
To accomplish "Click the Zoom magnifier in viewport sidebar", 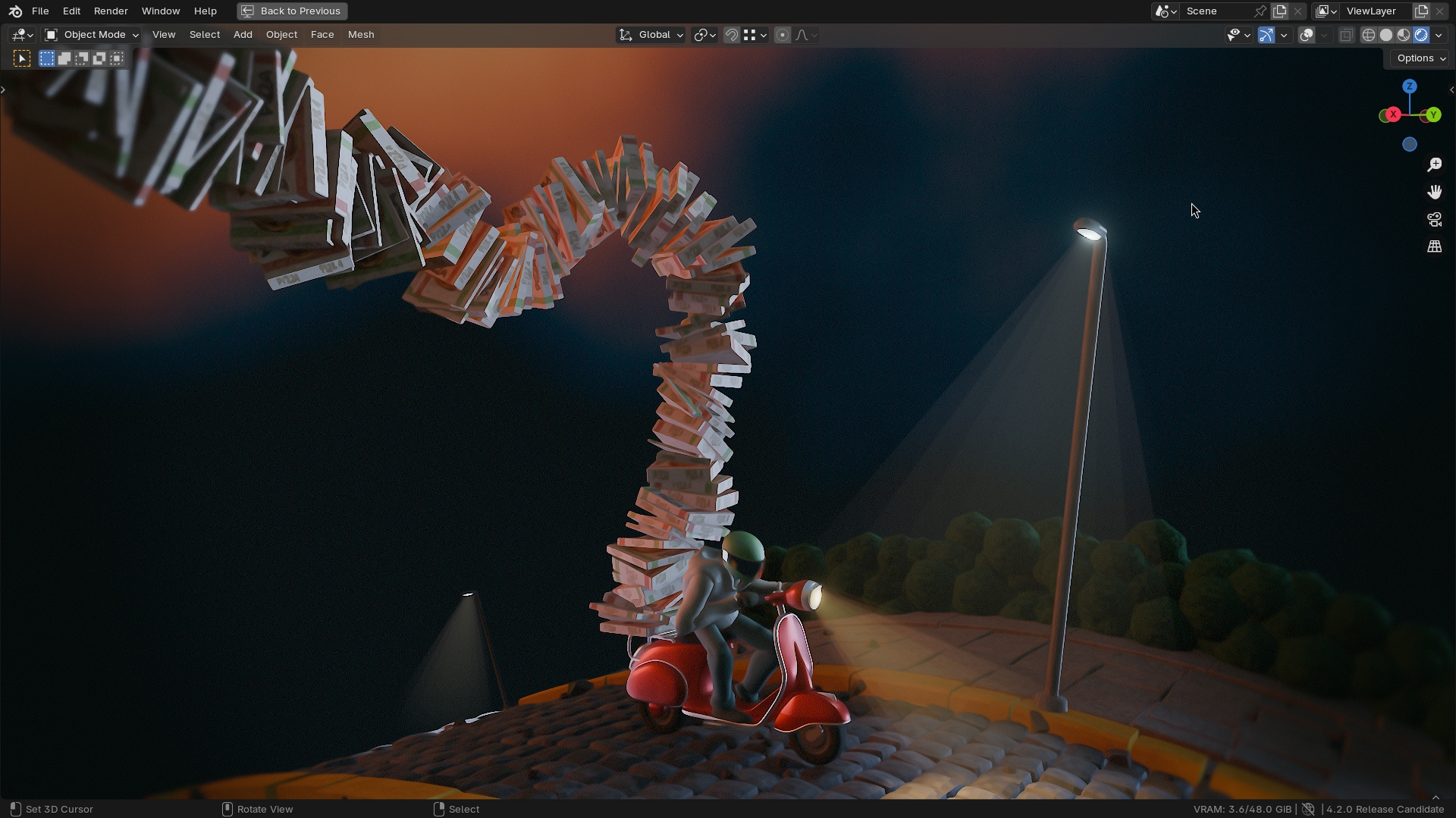I will click(1434, 165).
